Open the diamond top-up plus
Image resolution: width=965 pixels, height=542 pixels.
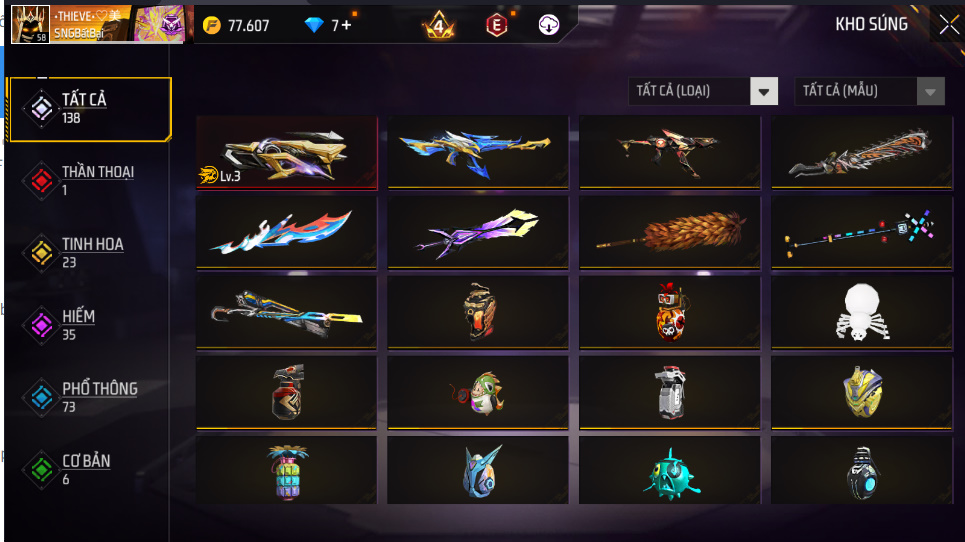[x=346, y=25]
